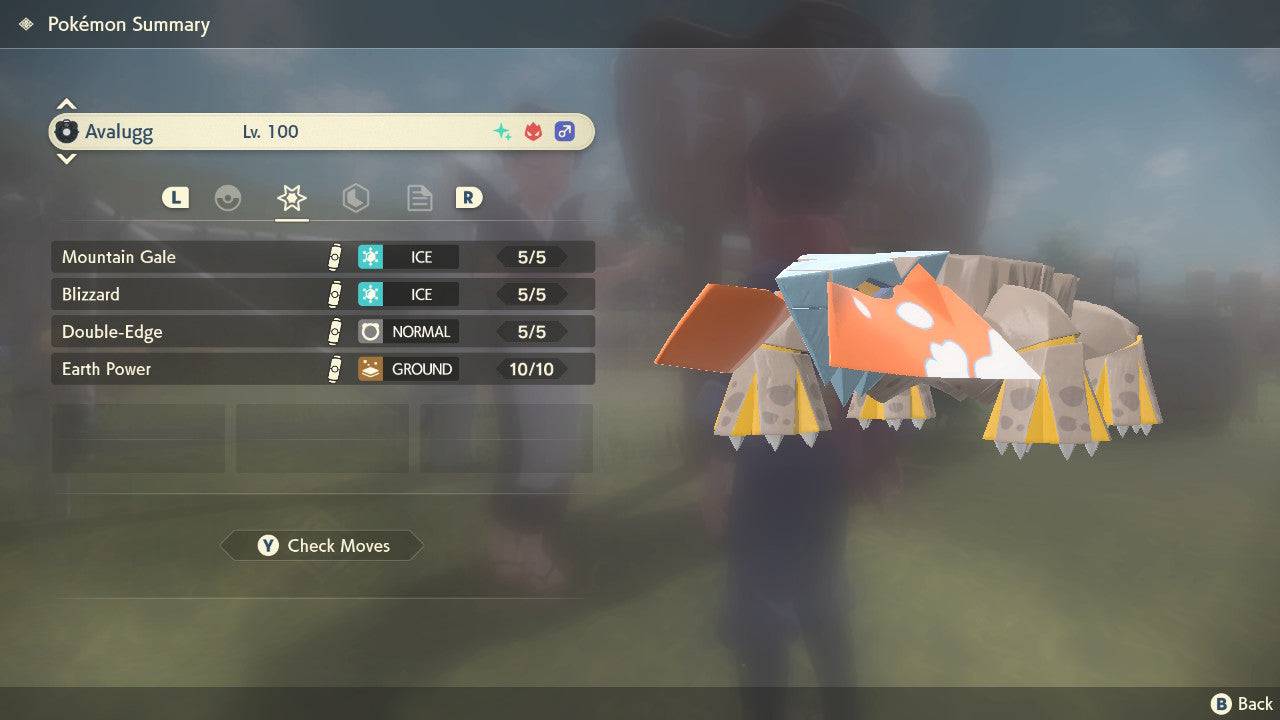Image resolution: width=1280 pixels, height=720 pixels.
Task: Switch to the Poké Ball summary tab
Action: click(x=228, y=198)
